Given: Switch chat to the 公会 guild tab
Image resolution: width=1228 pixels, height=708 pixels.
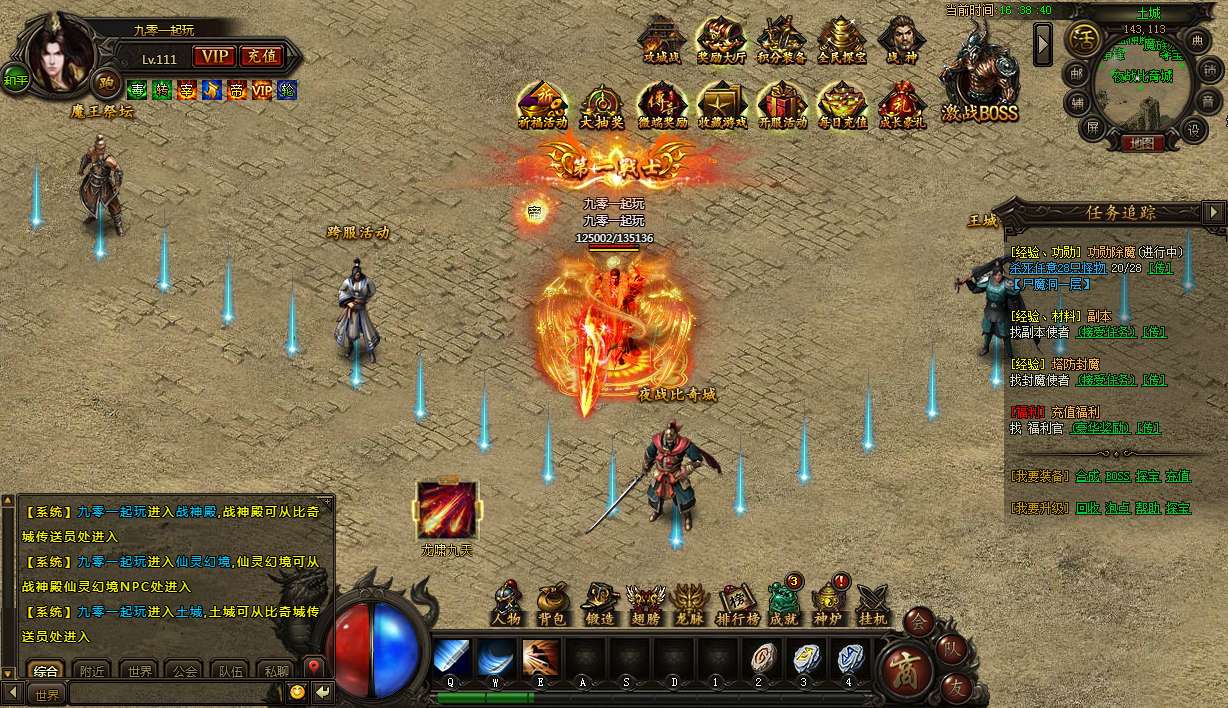Looking at the screenshot, I should coord(183,671).
